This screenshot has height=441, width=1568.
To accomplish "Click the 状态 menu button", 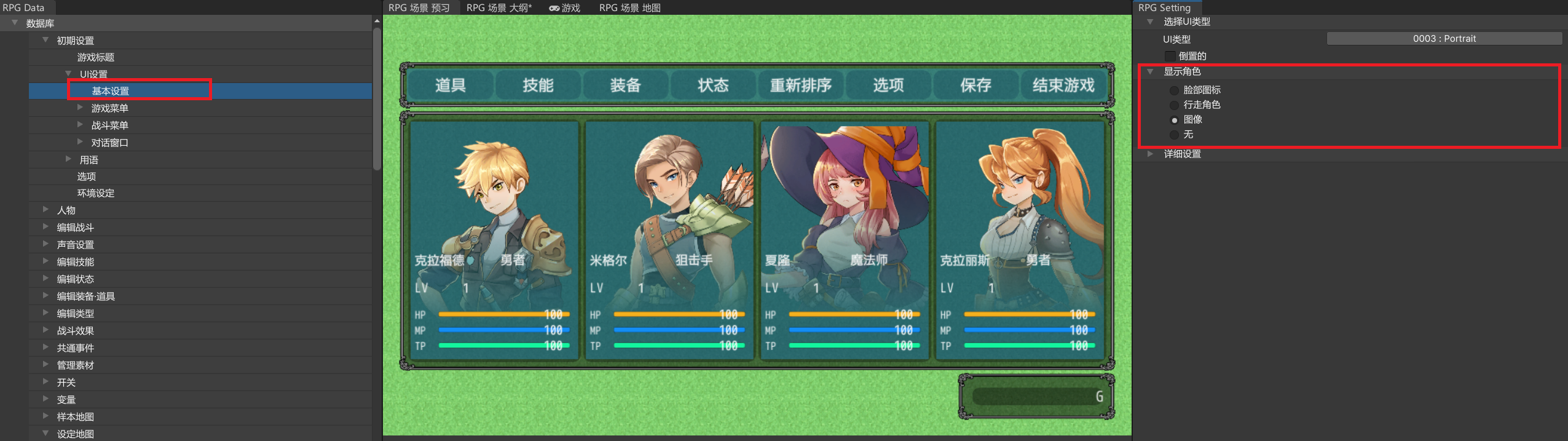I will (713, 85).
